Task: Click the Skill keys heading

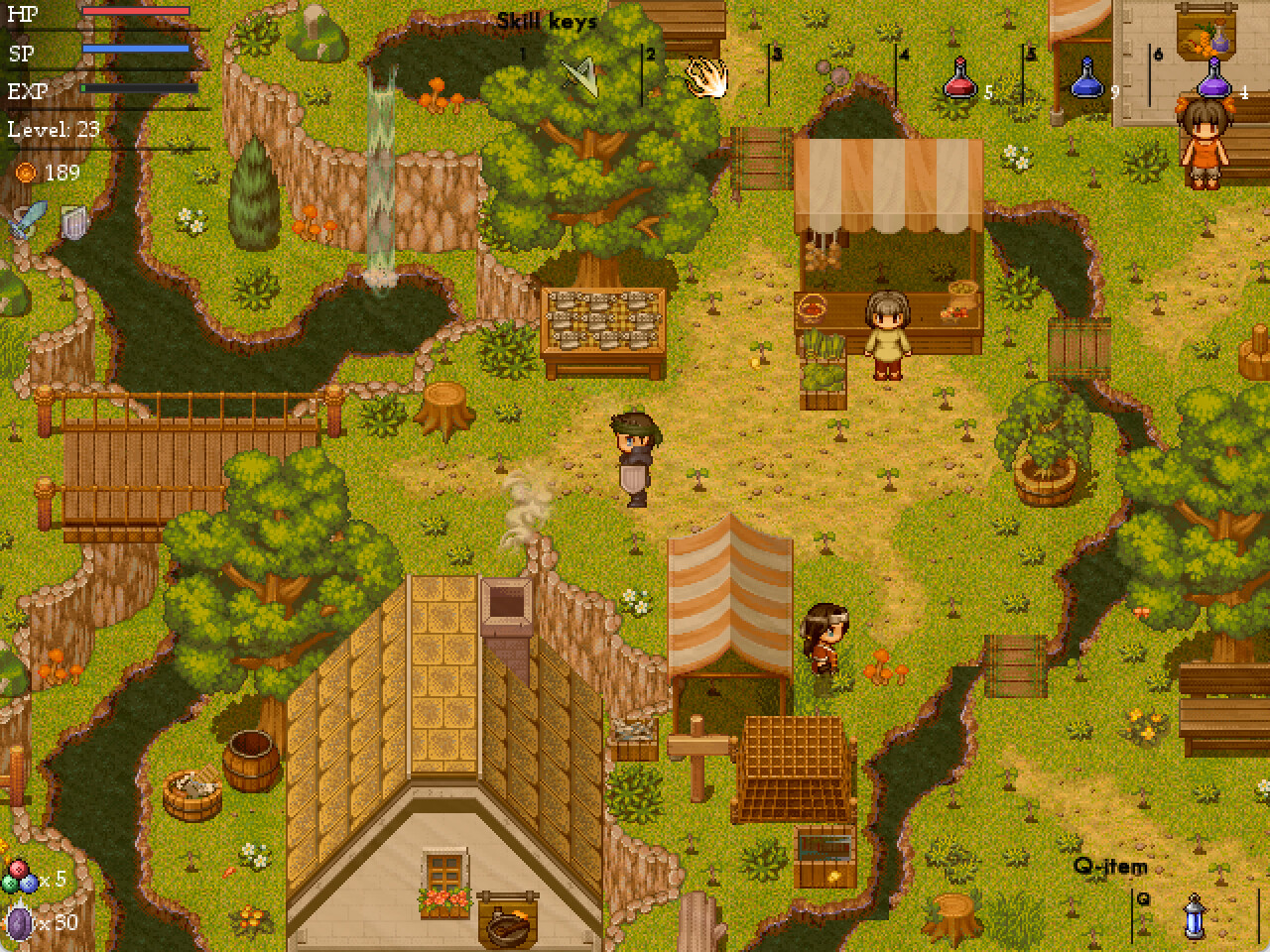Action: 545,19
